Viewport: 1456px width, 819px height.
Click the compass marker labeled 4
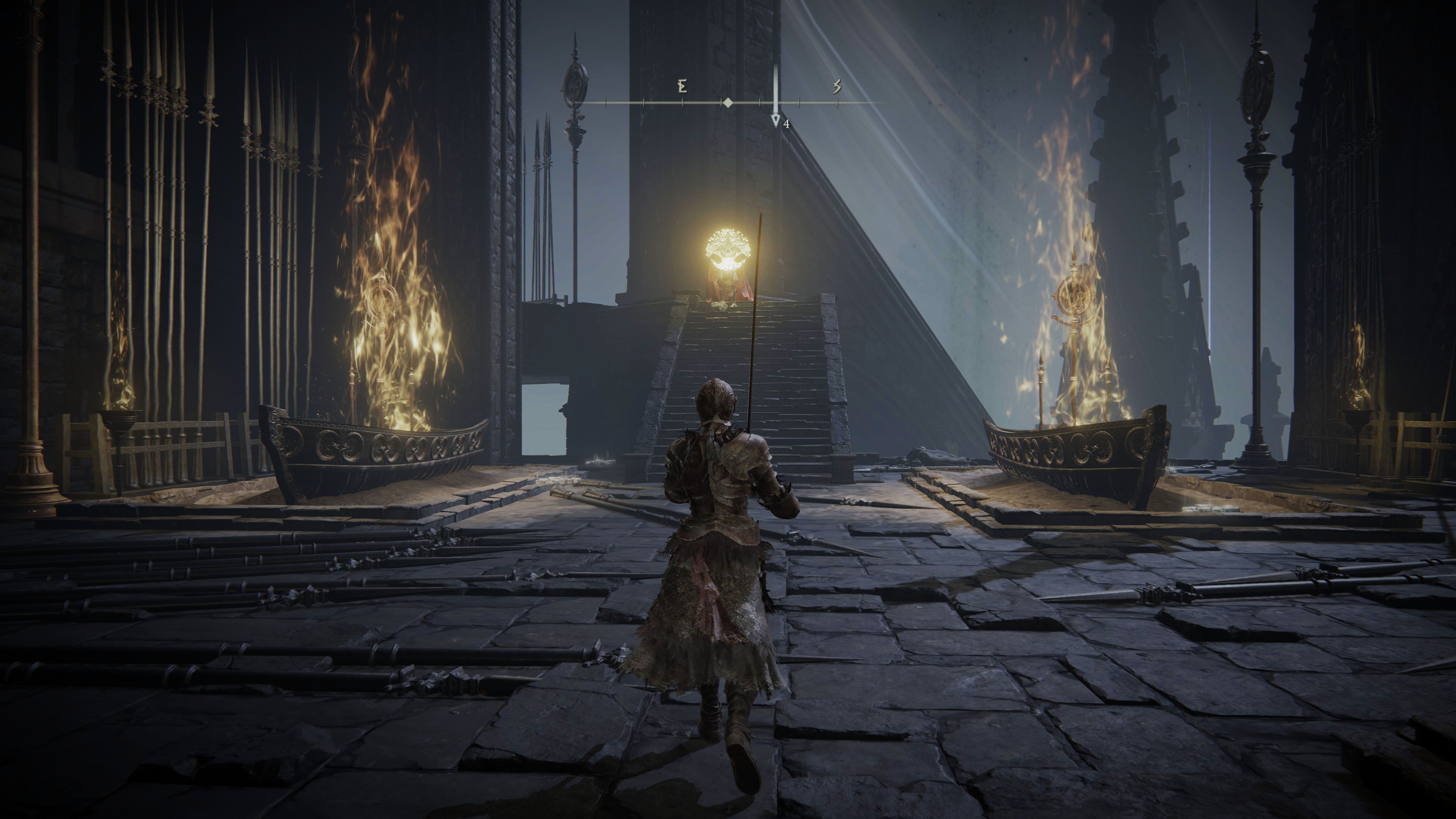(x=776, y=121)
